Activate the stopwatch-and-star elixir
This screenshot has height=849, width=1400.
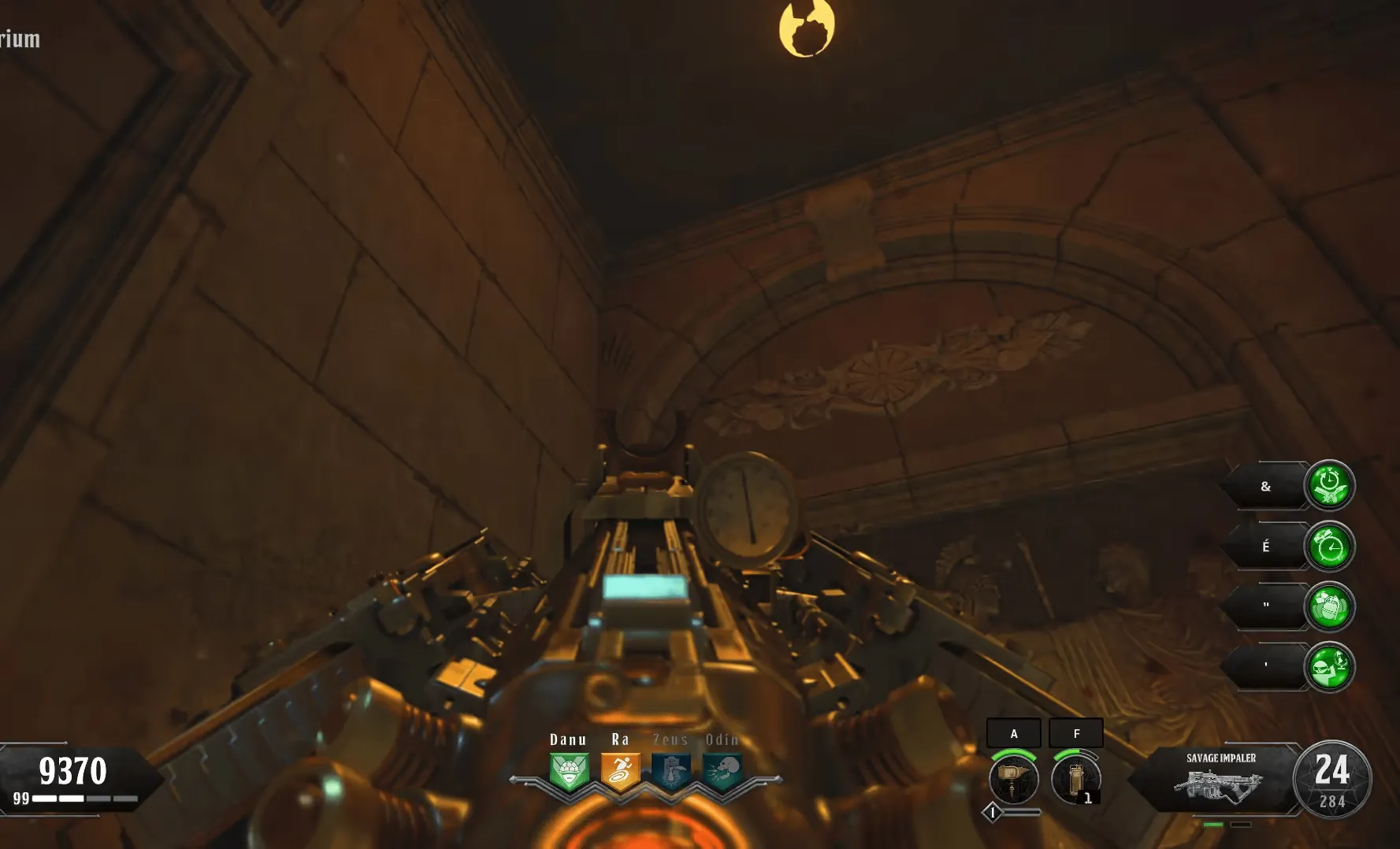click(x=1329, y=485)
